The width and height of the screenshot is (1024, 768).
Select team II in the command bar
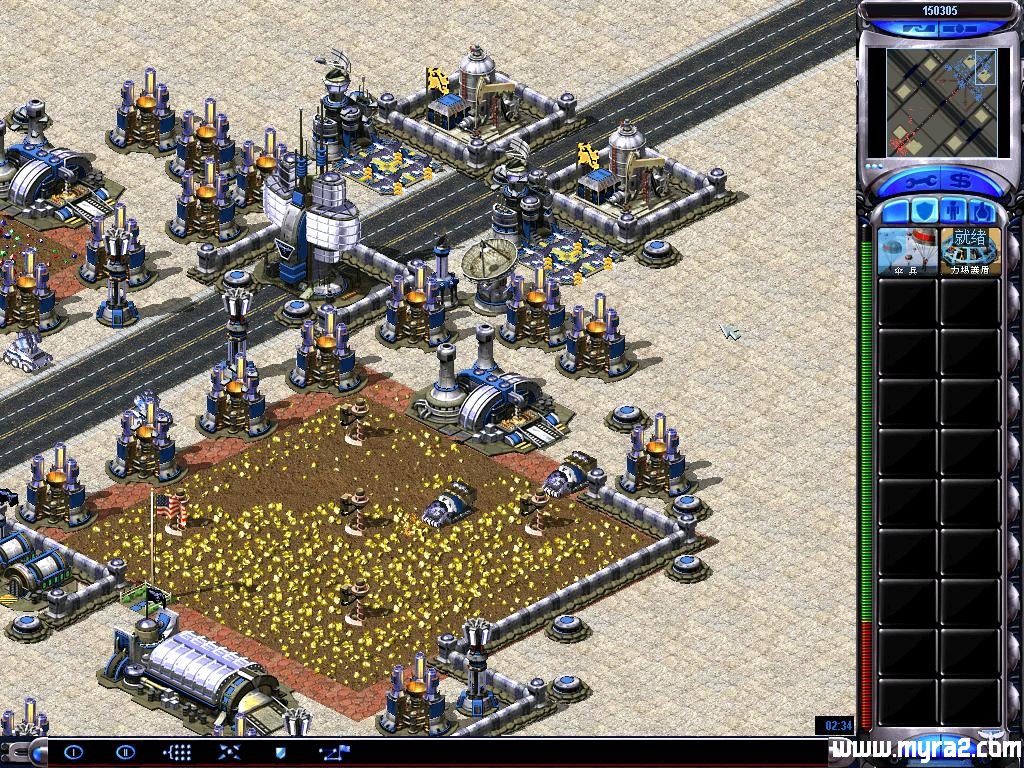pos(125,752)
